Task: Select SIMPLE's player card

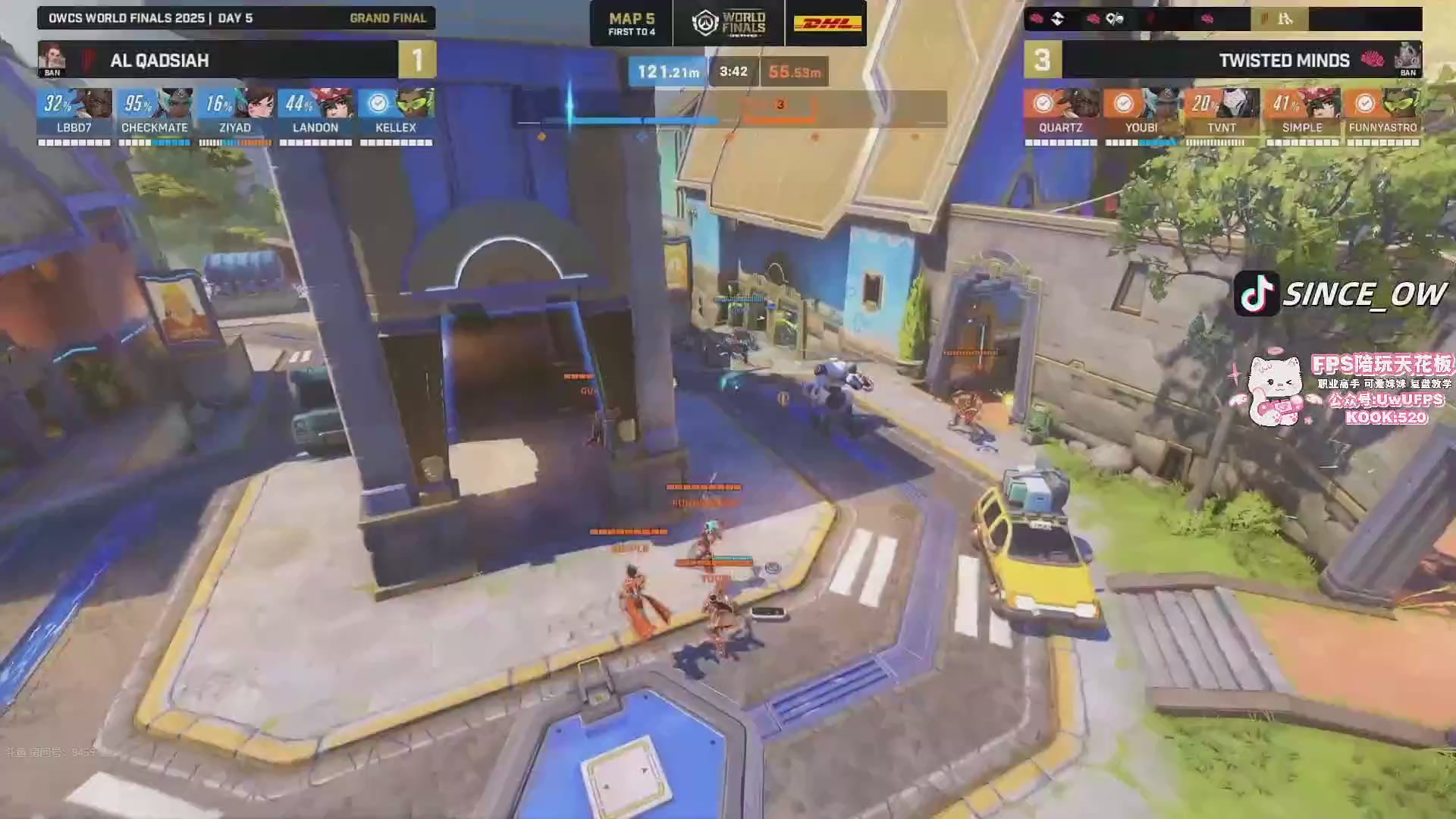Action: [x=1302, y=113]
